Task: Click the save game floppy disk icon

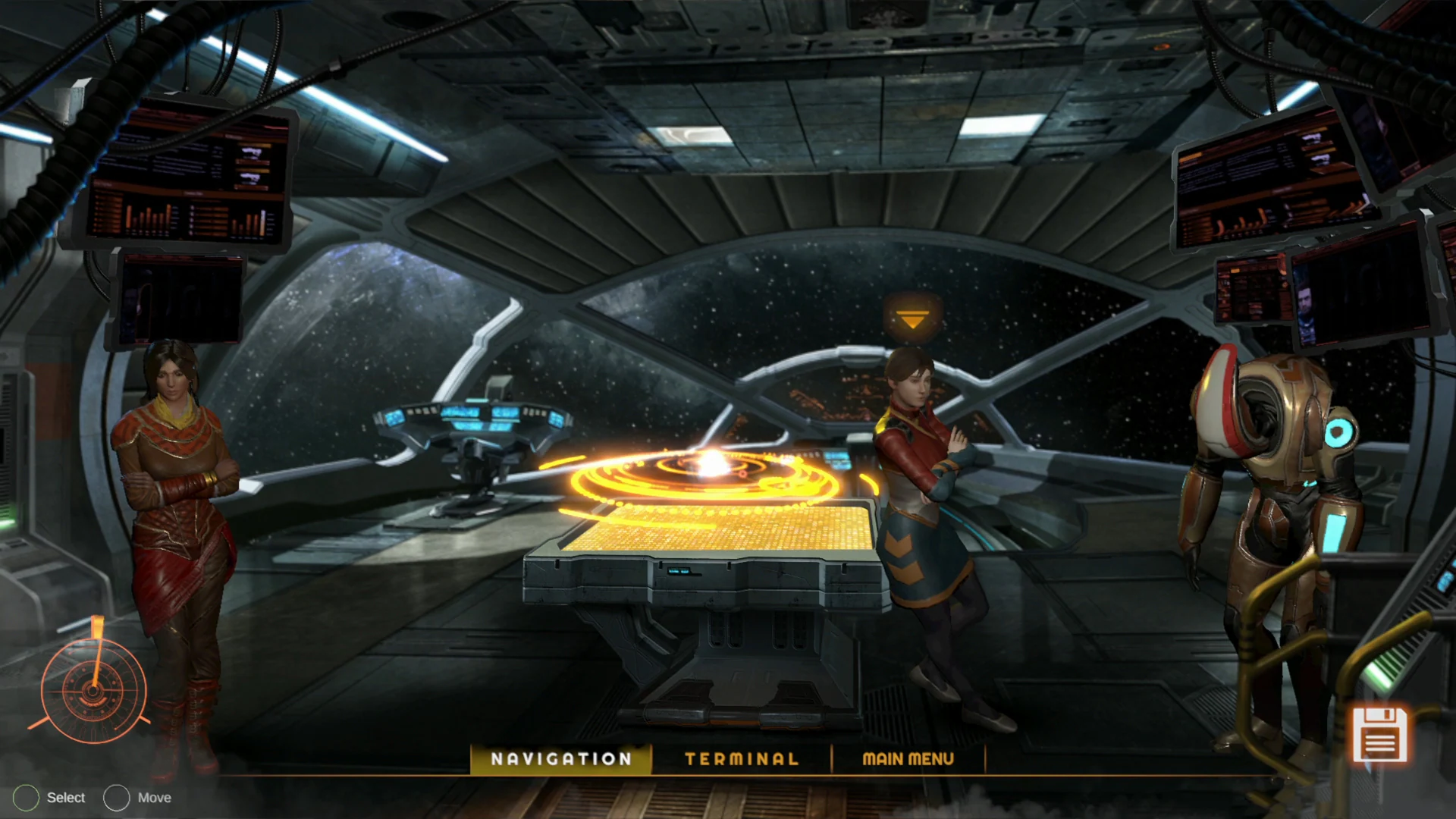Action: click(1381, 734)
